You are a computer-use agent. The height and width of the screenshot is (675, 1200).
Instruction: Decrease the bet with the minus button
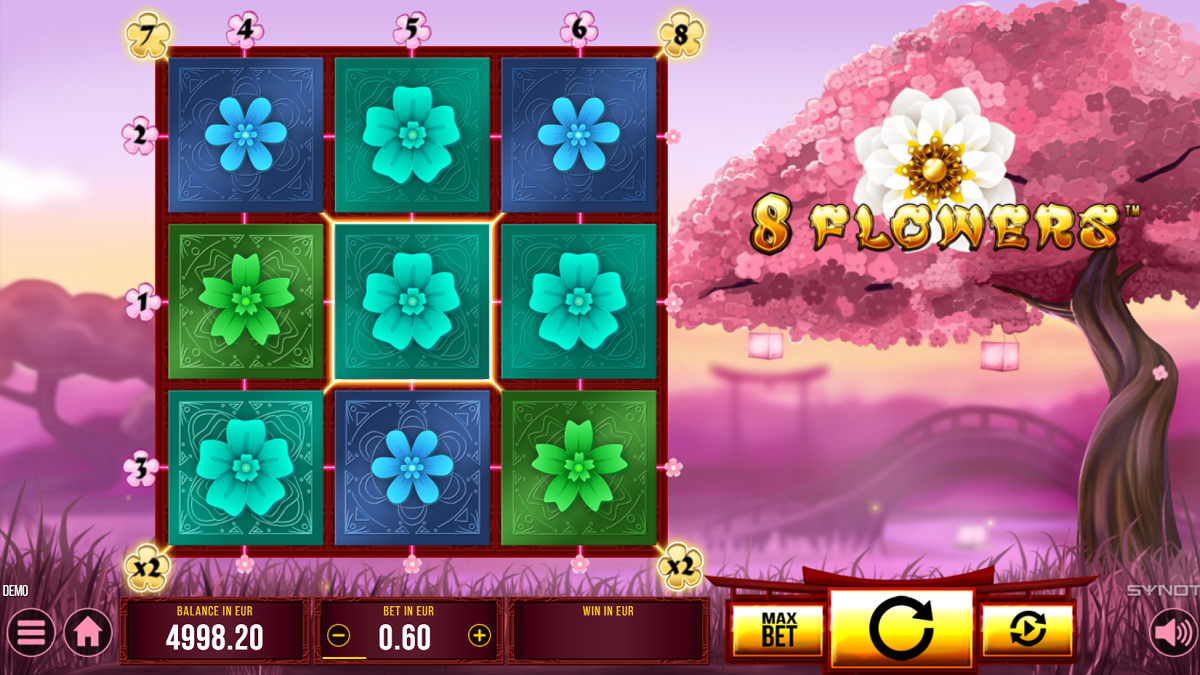point(339,636)
